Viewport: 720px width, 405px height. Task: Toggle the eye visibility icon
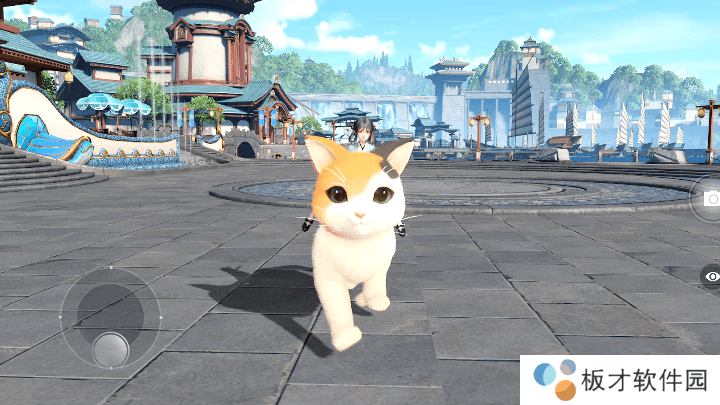click(x=711, y=276)
